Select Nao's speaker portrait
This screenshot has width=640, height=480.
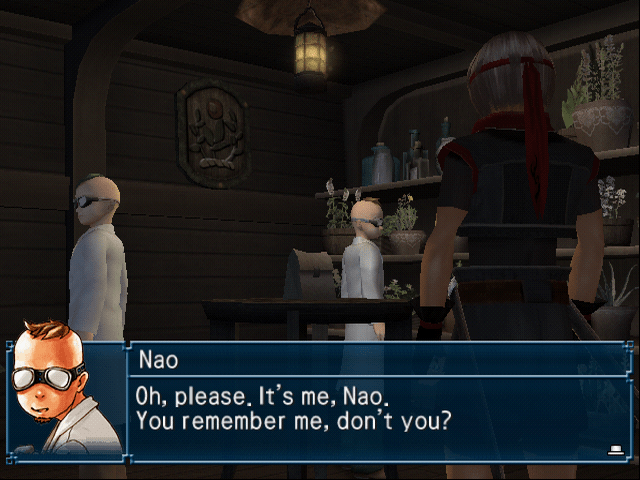64,400
